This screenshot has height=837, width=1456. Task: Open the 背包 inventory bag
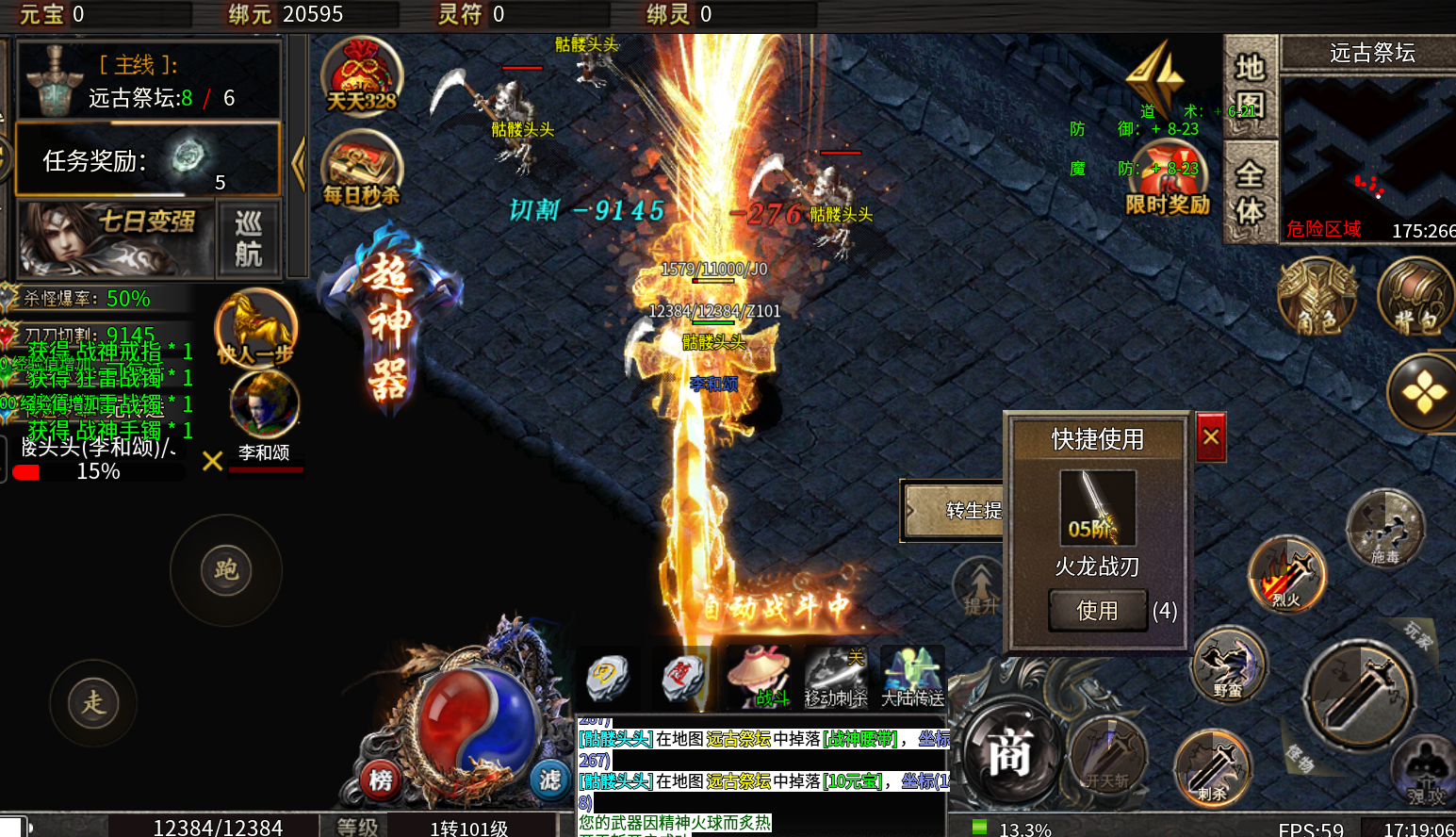pos(1415,297)
